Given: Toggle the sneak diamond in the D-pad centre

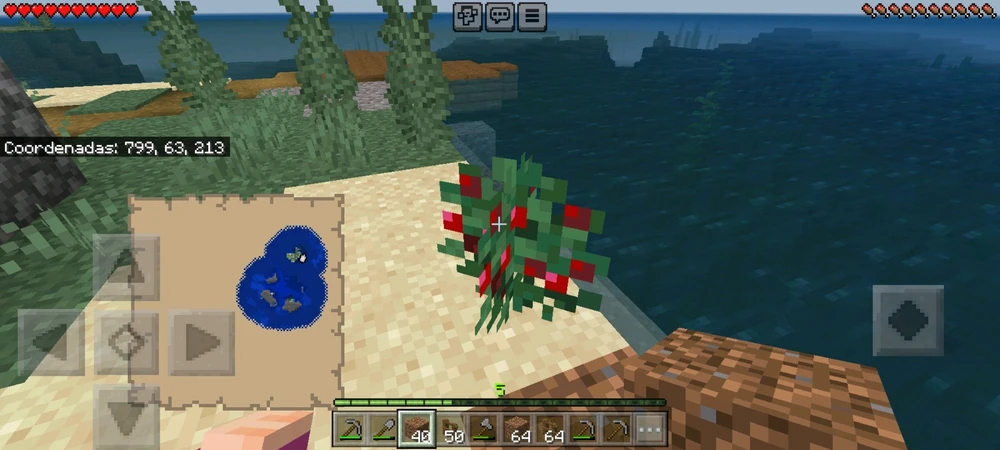Looking at the screenshot, I should 125,343.
